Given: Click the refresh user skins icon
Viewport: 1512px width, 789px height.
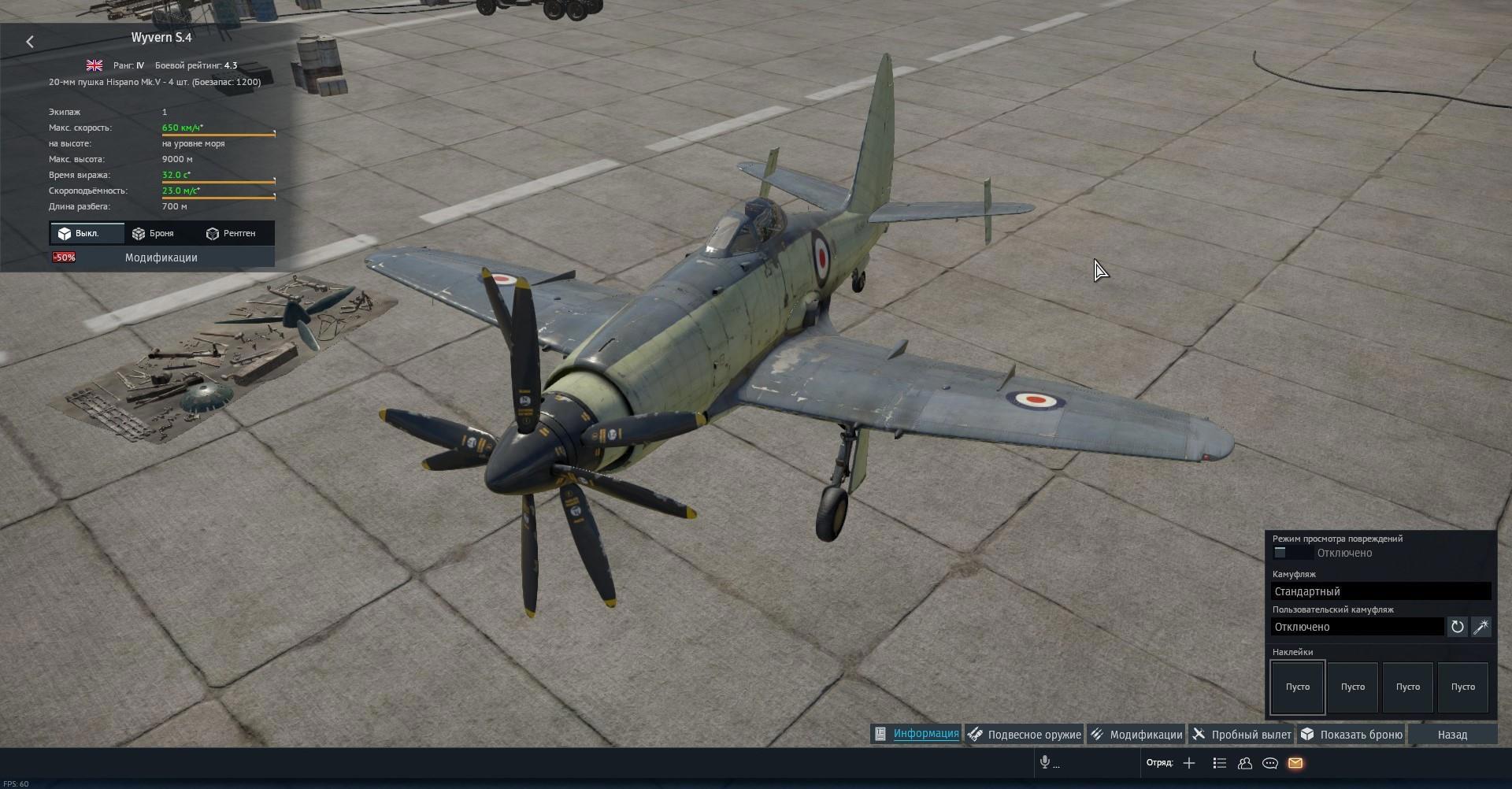Looking at the screenshot, I should tap(1458, 627).
